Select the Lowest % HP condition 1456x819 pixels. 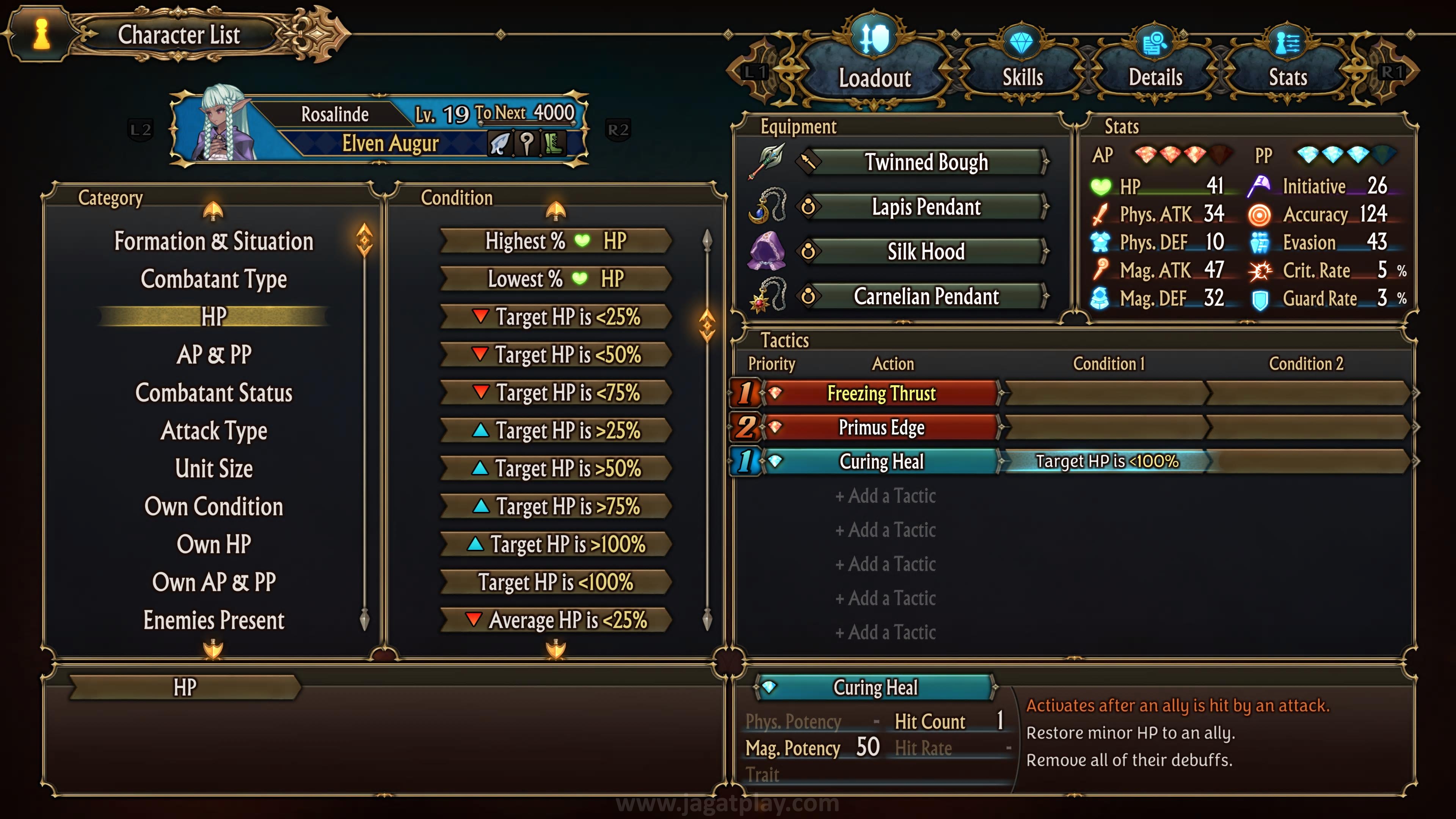[x=555, y=279]
